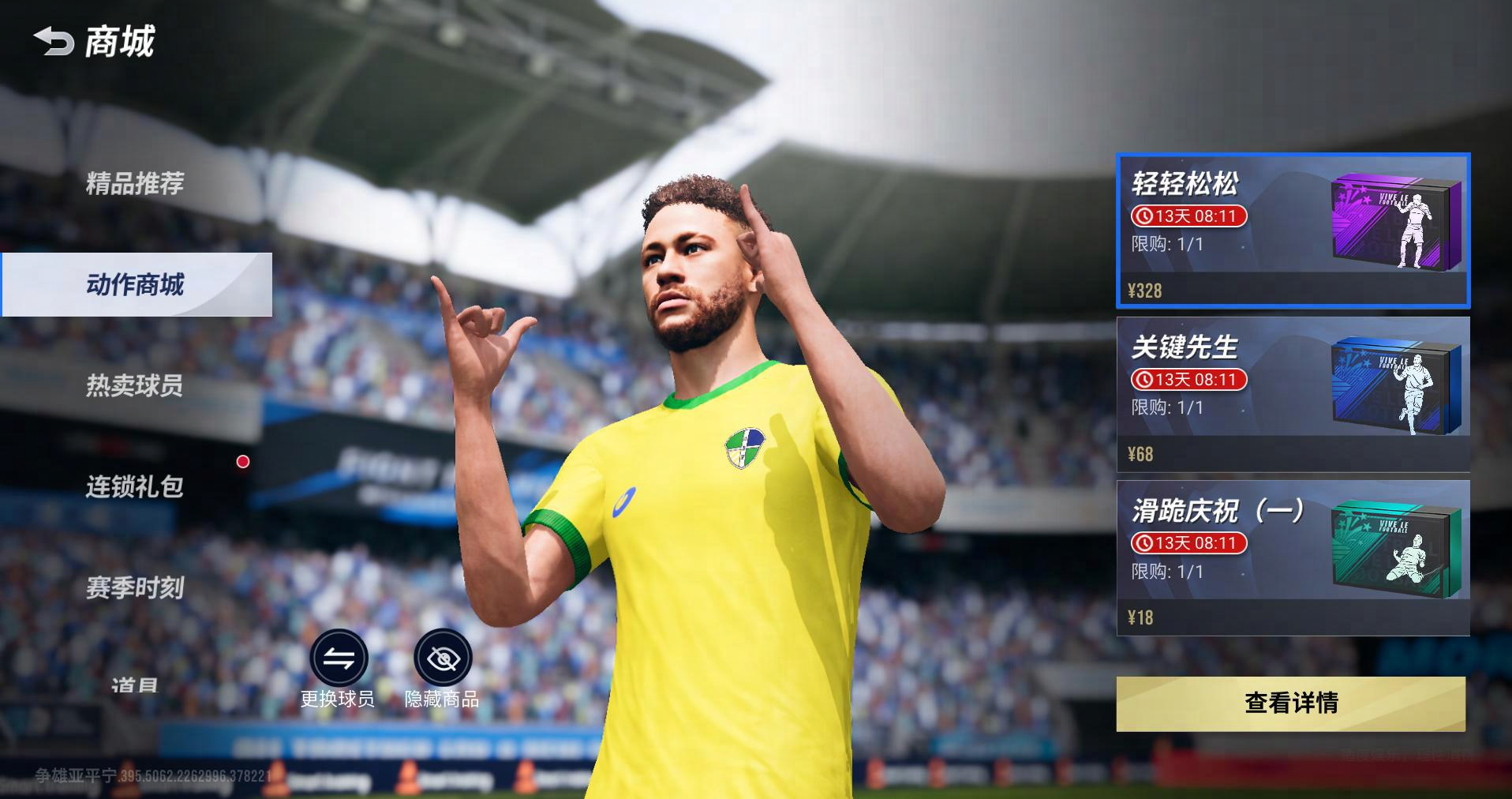Open the partially visible 道具 category
Screen dimensions: 1512x799
[135, 684]
